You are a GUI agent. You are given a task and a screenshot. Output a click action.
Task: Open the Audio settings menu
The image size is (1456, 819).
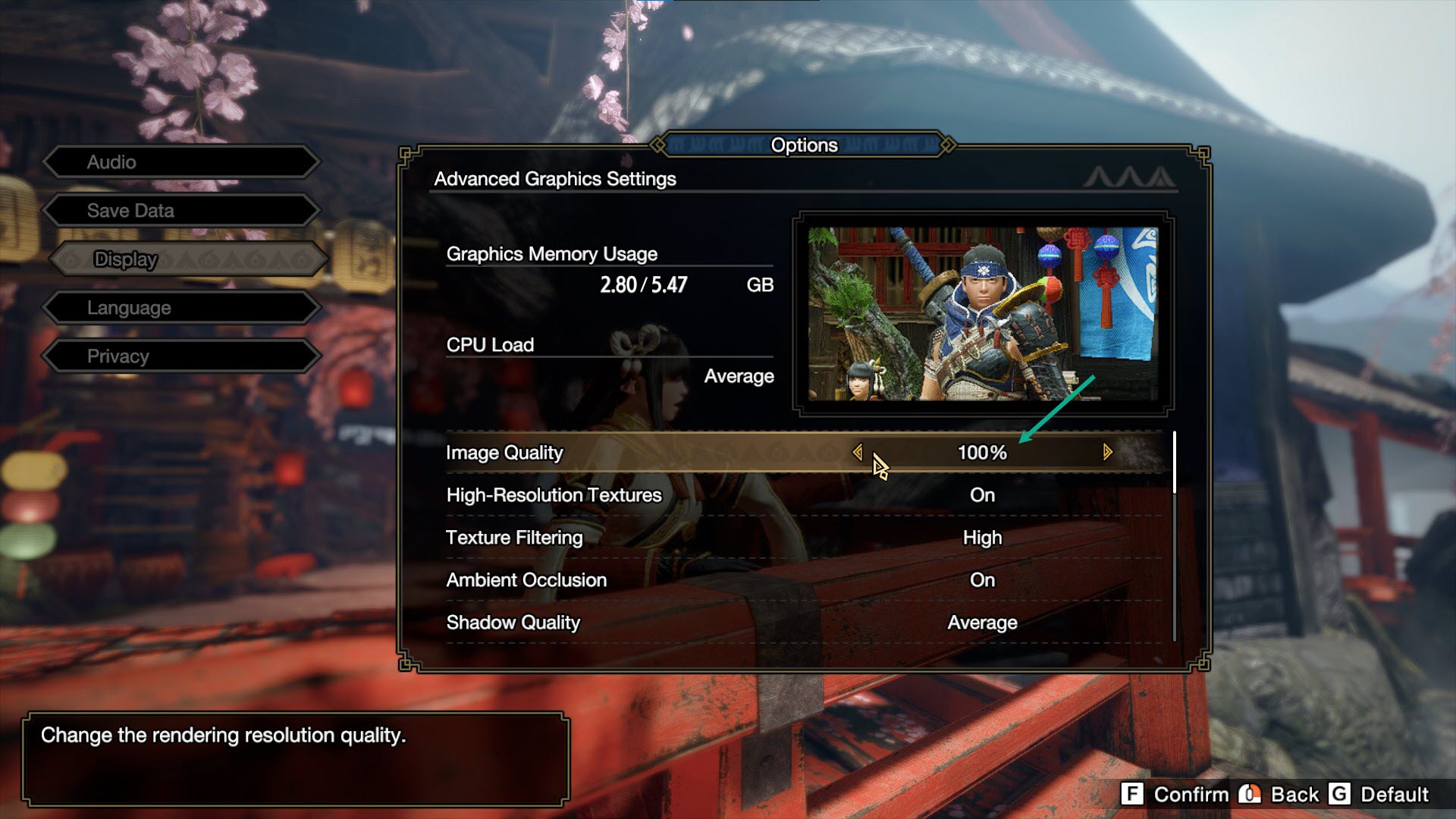tap(182, 162)
